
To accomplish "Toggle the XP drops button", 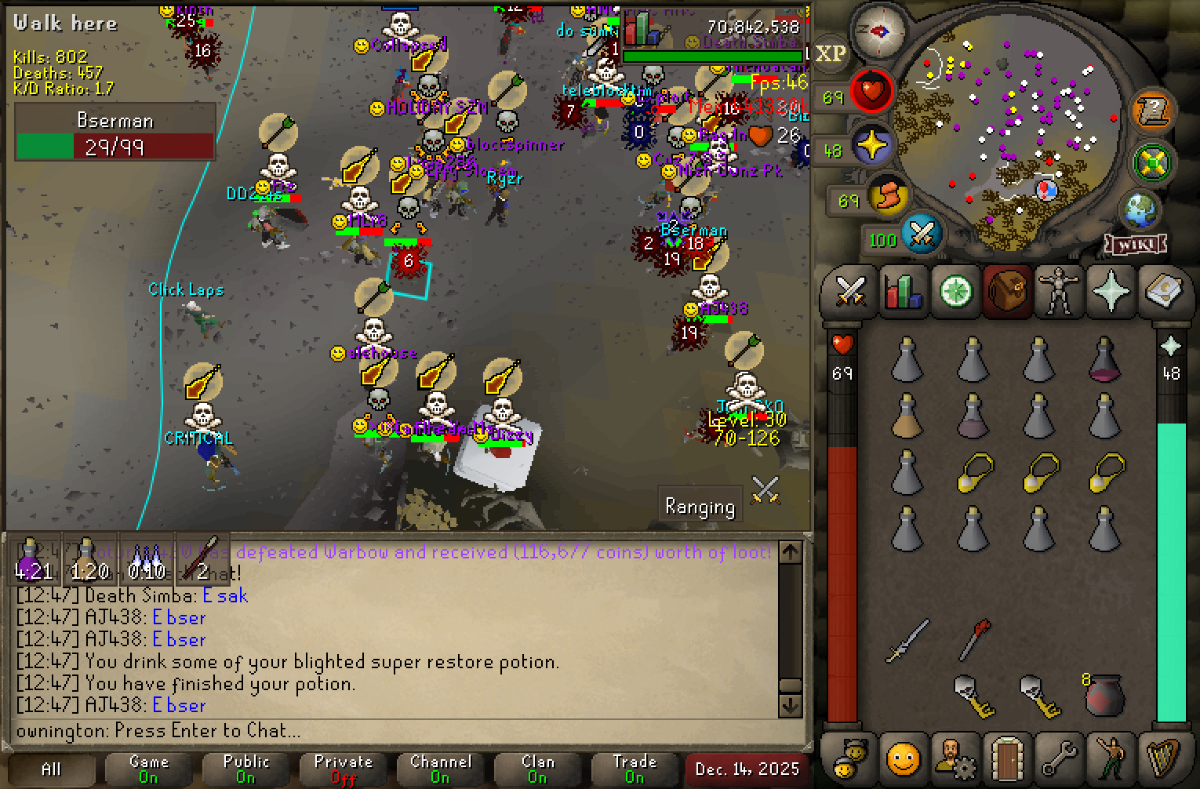I will pos(830,54).
